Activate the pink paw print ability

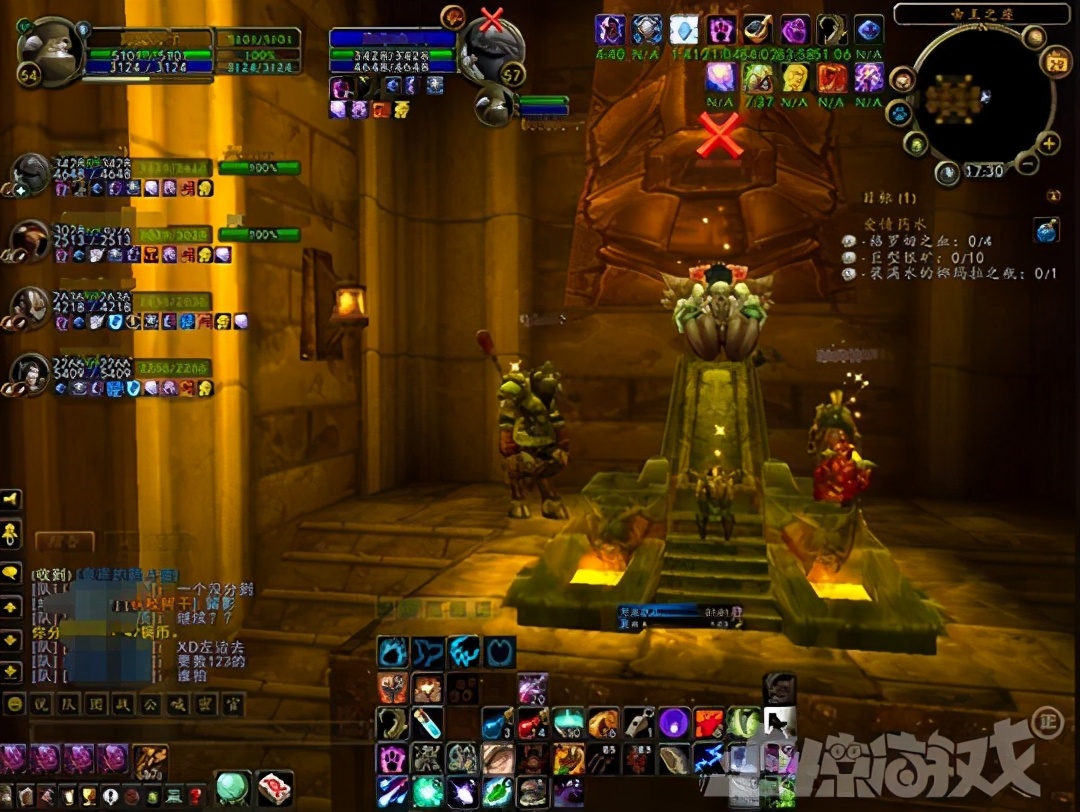click(x=392, y=757)
